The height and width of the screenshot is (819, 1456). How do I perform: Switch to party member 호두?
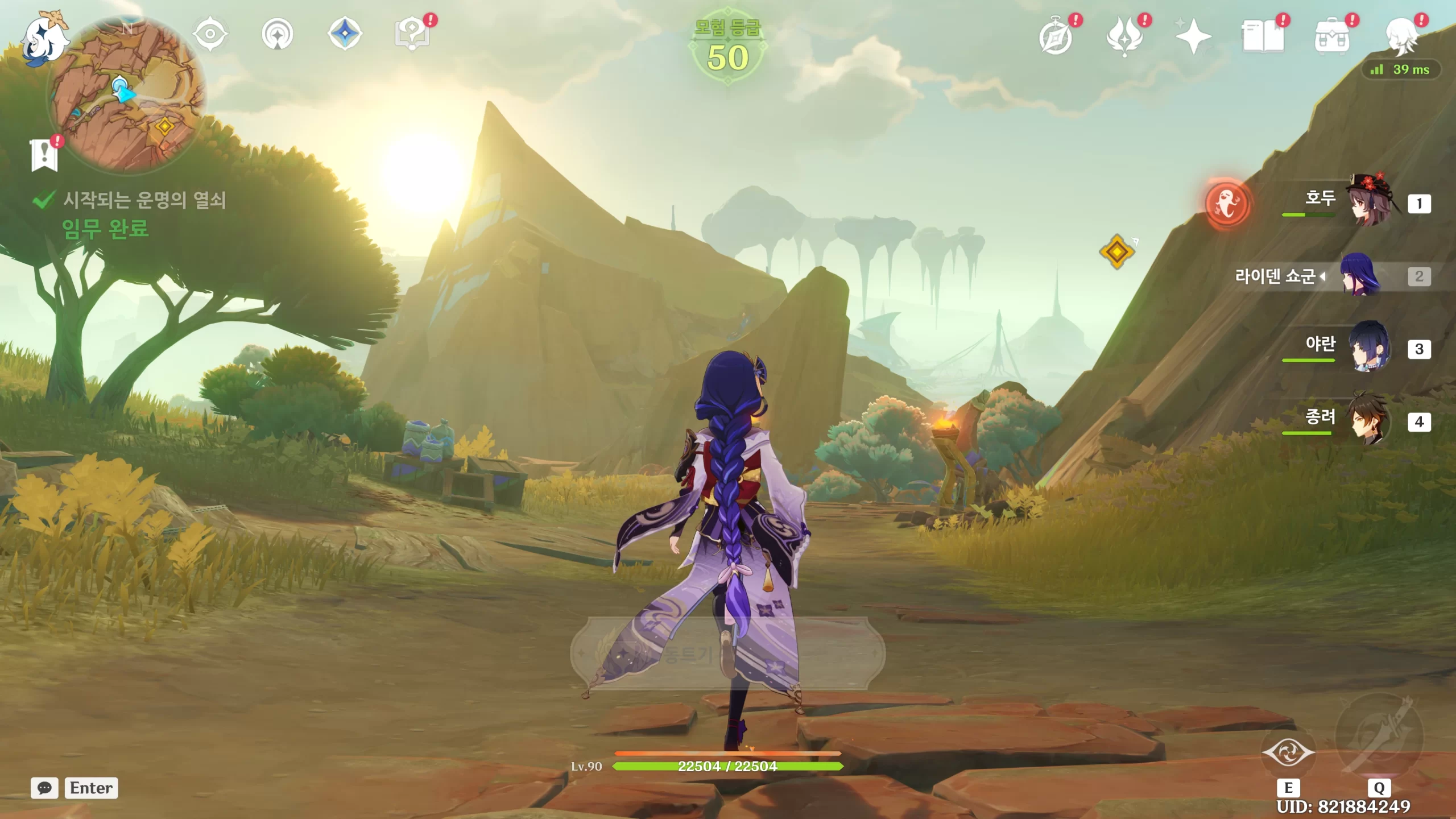(x=1370, y=203)
